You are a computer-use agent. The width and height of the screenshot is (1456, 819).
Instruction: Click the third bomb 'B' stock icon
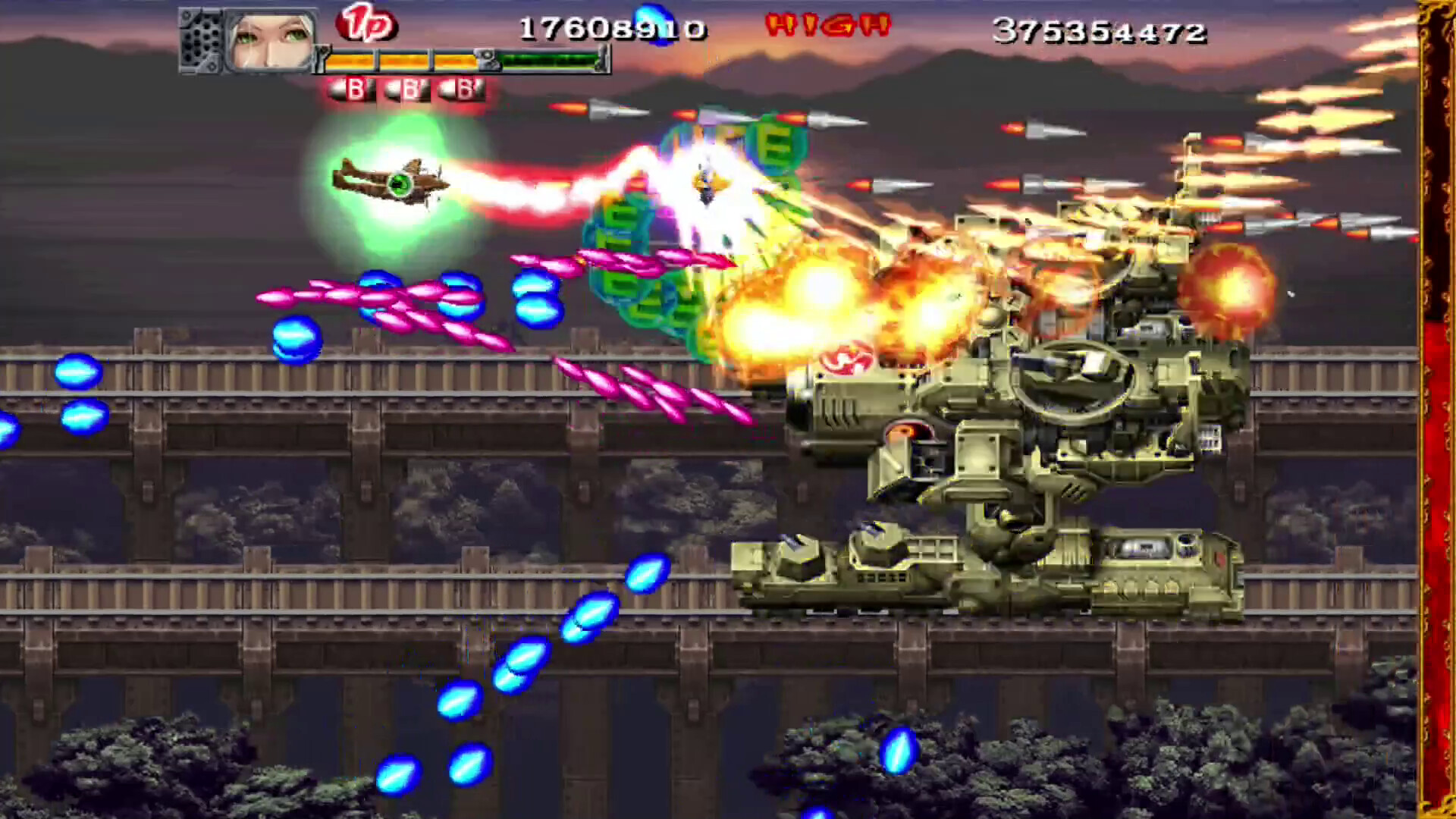(464, 89)
